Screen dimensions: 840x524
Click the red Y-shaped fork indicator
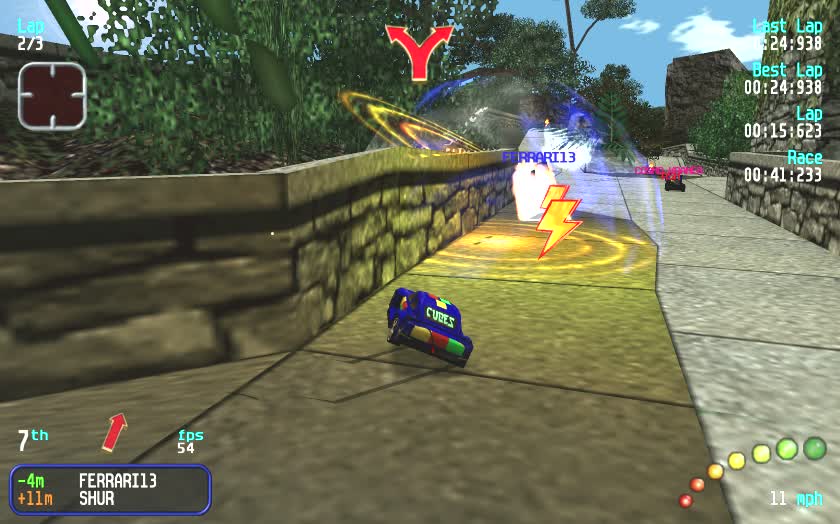tap(420, 51)
